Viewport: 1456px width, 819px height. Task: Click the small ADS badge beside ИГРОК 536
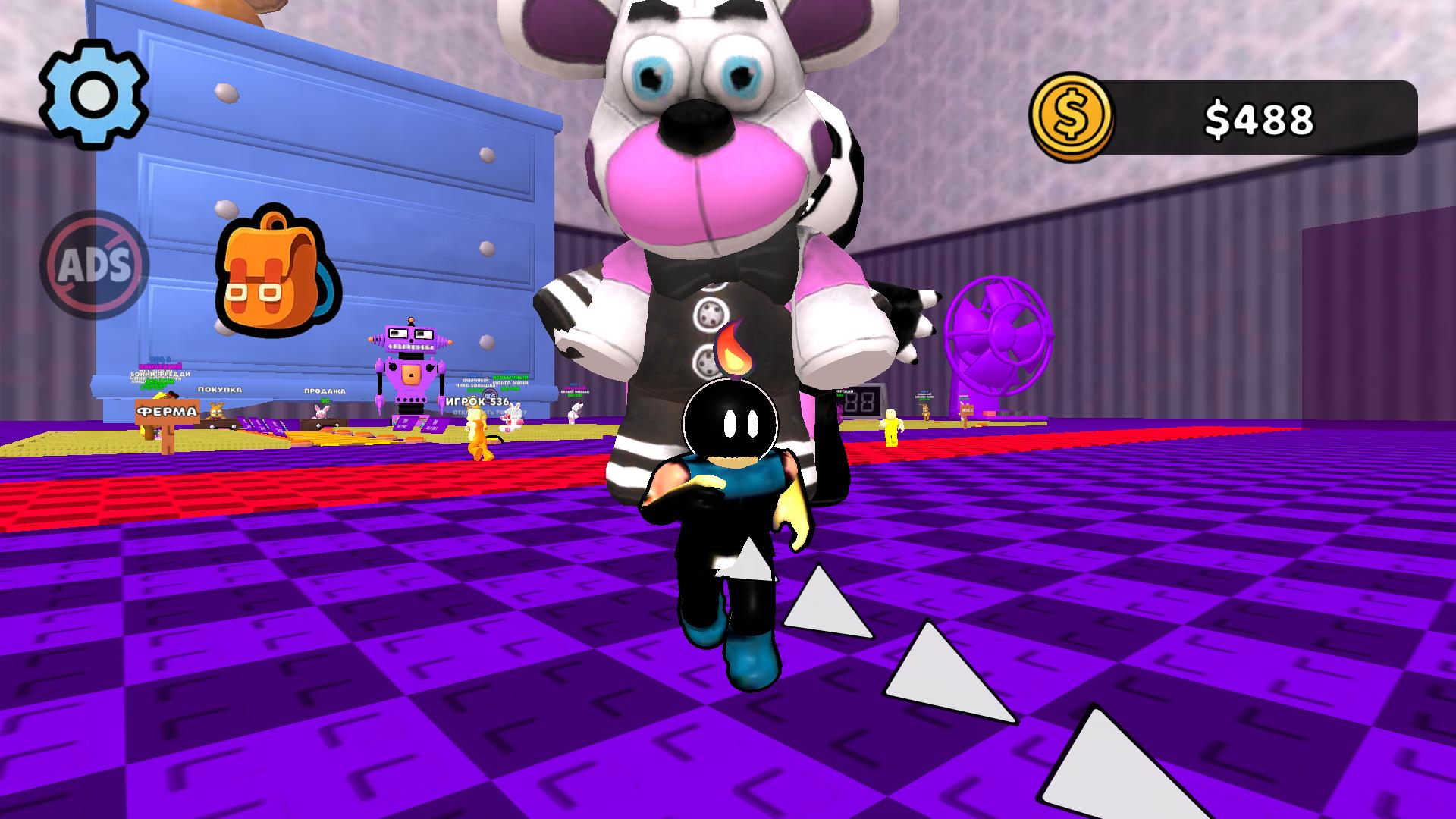488,395
